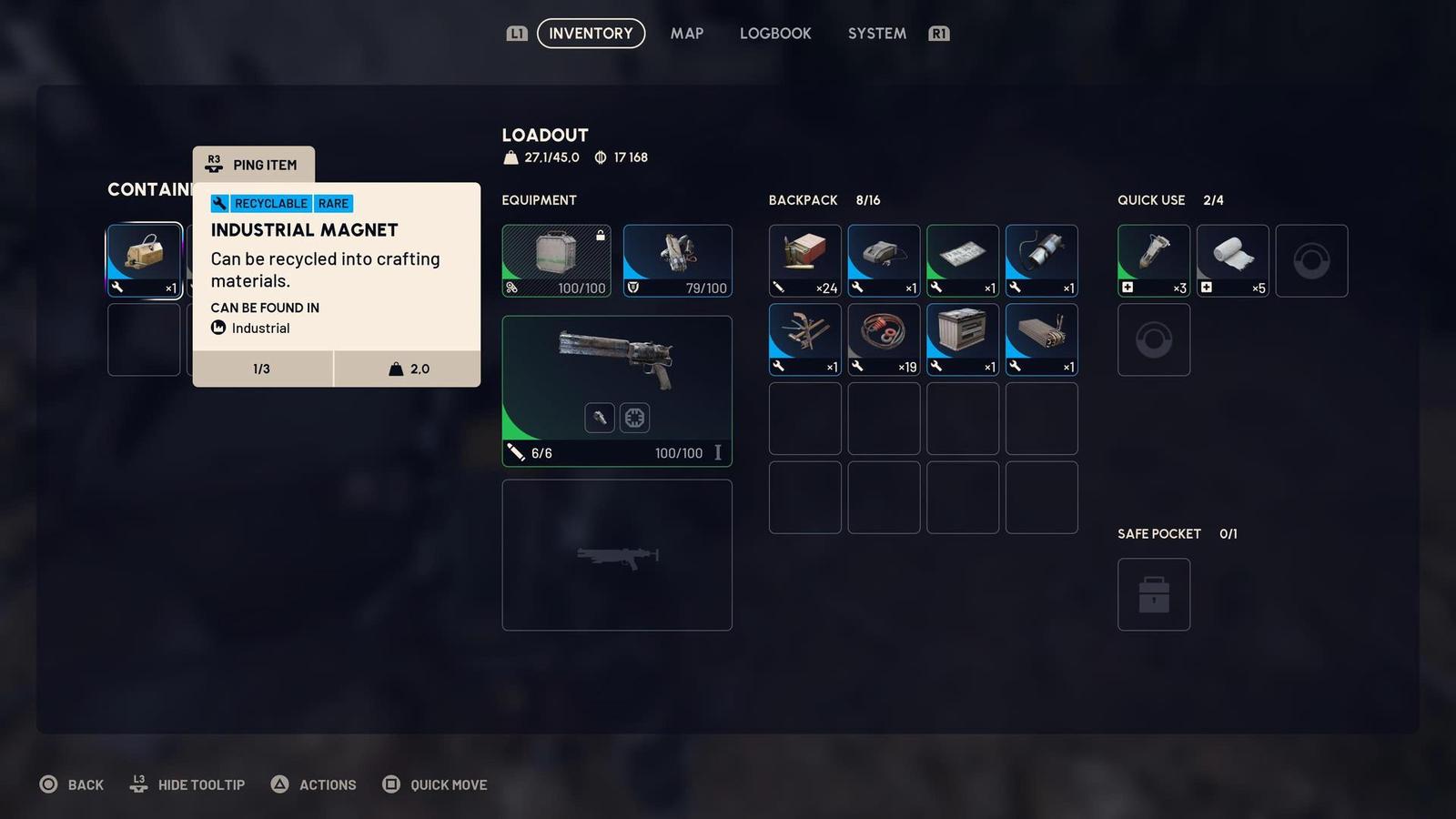
Task: Click the empty safe pocket slot
Action: (1154, 594)
